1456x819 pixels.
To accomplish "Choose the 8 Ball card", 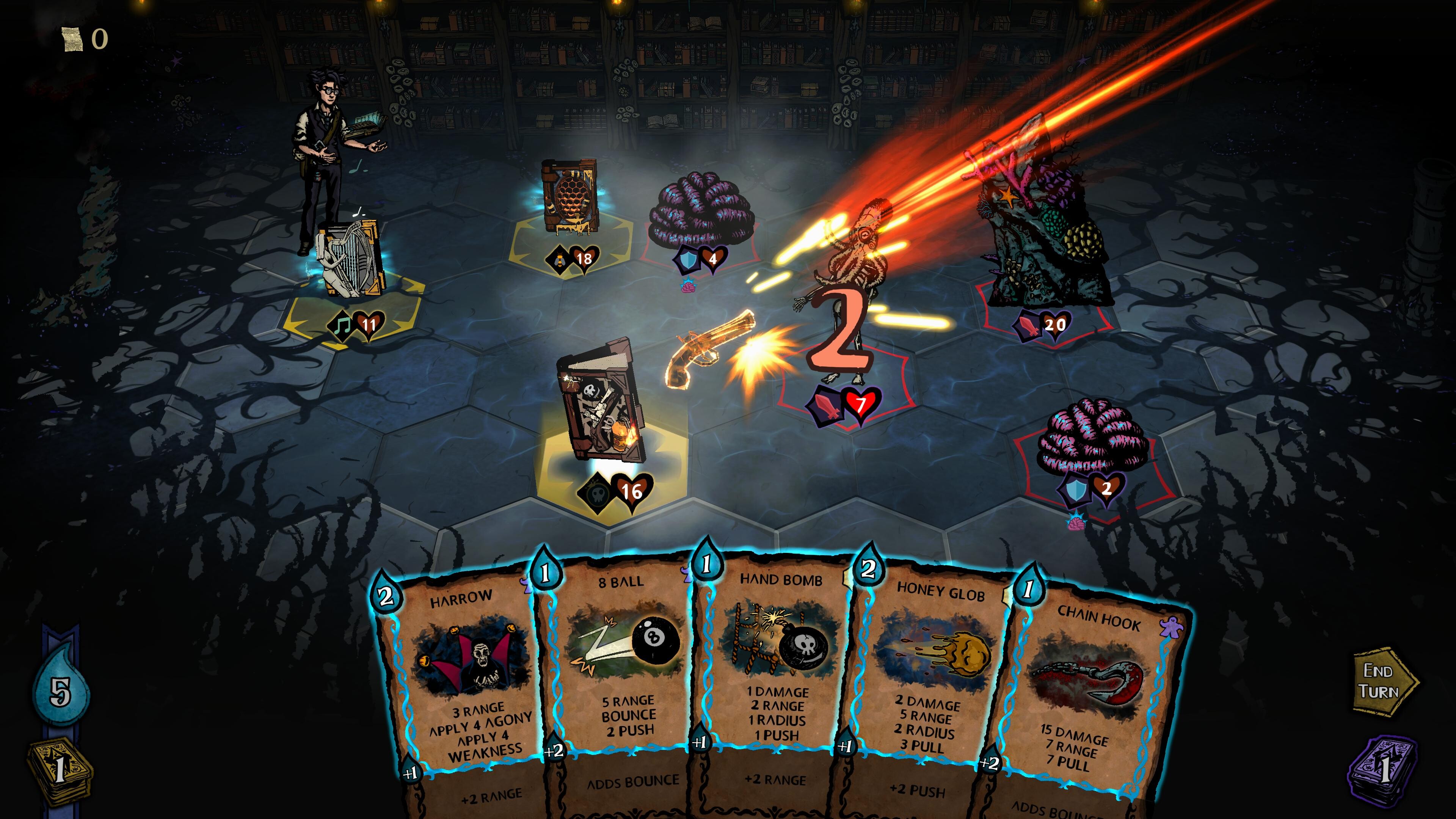I will tap(622, 656).
